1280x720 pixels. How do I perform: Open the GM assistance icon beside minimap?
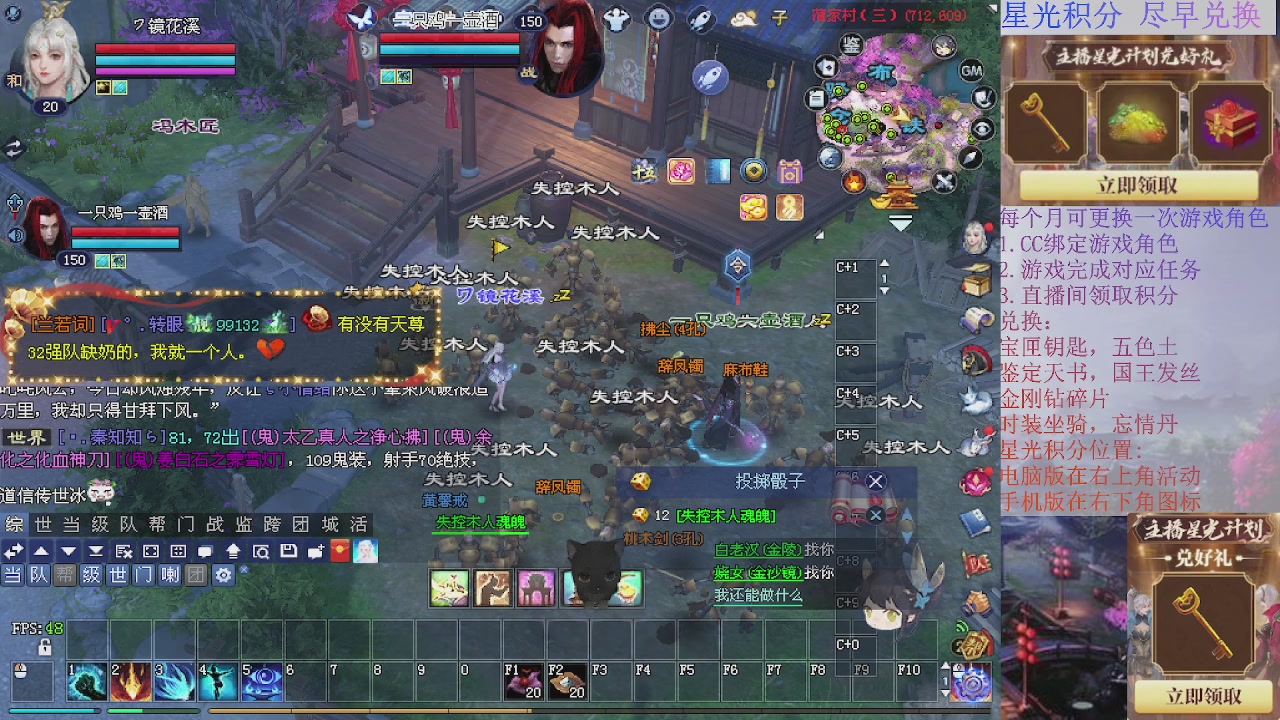point(973,71)
